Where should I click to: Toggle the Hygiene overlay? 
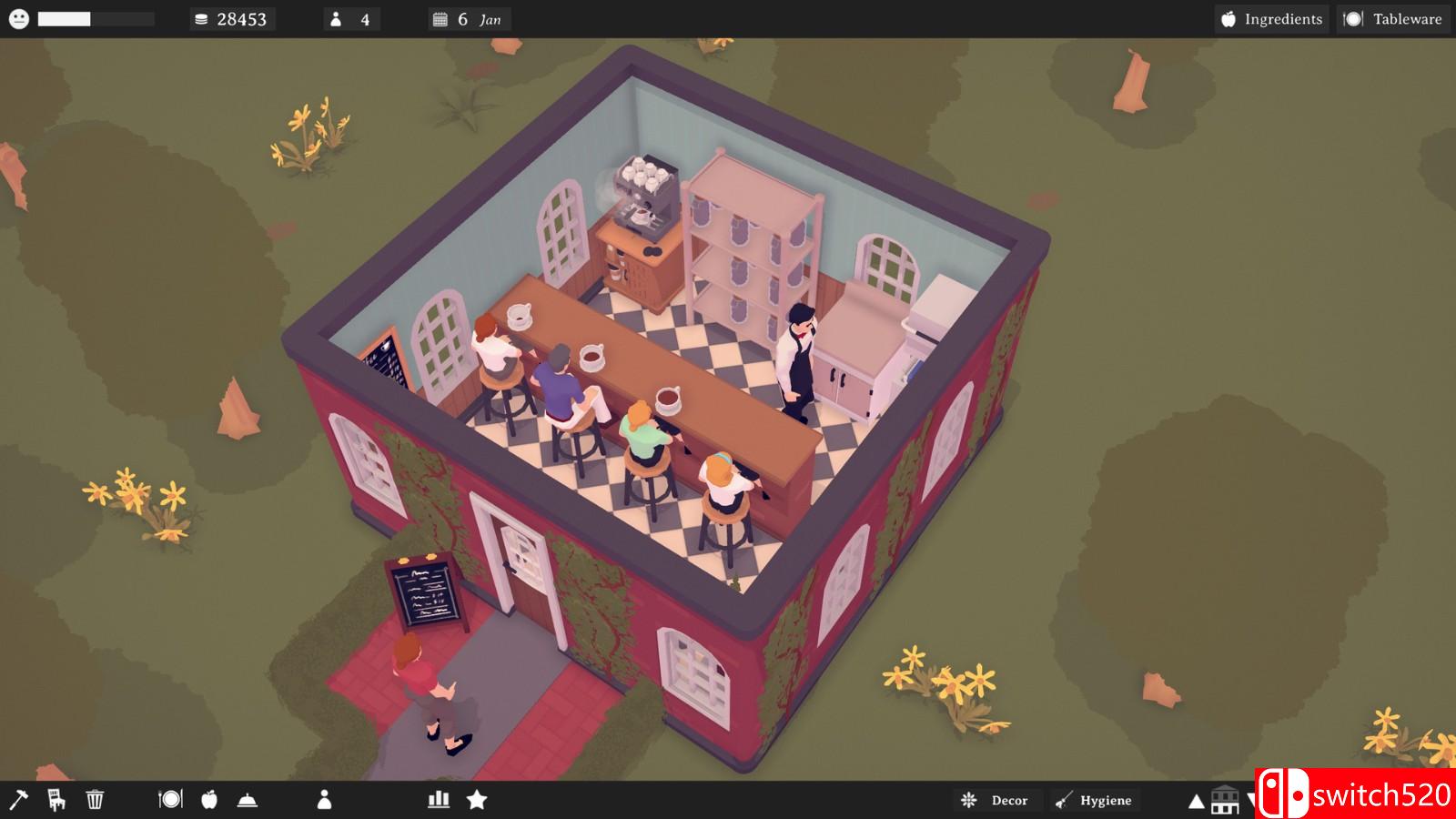(x=1095, y=800)
